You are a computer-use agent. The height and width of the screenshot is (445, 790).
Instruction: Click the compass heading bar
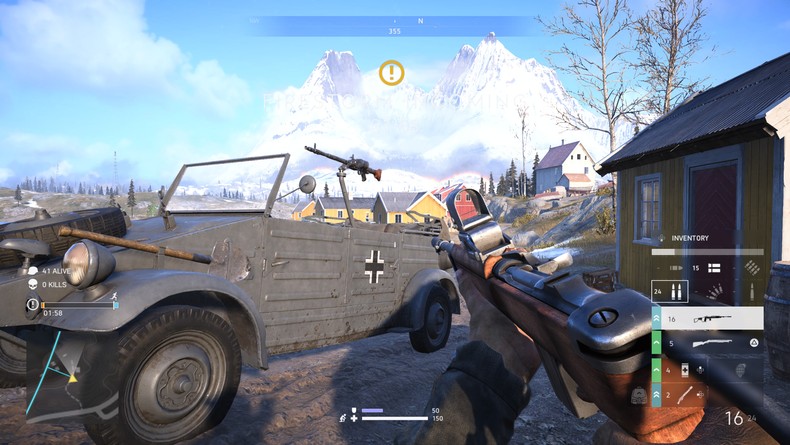point(392,25)
